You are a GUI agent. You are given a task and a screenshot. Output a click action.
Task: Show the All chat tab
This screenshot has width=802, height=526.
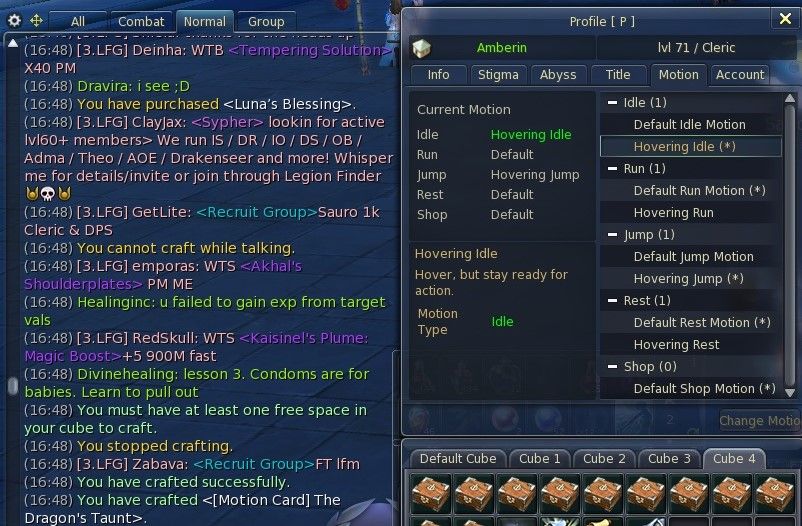point(78,21)
